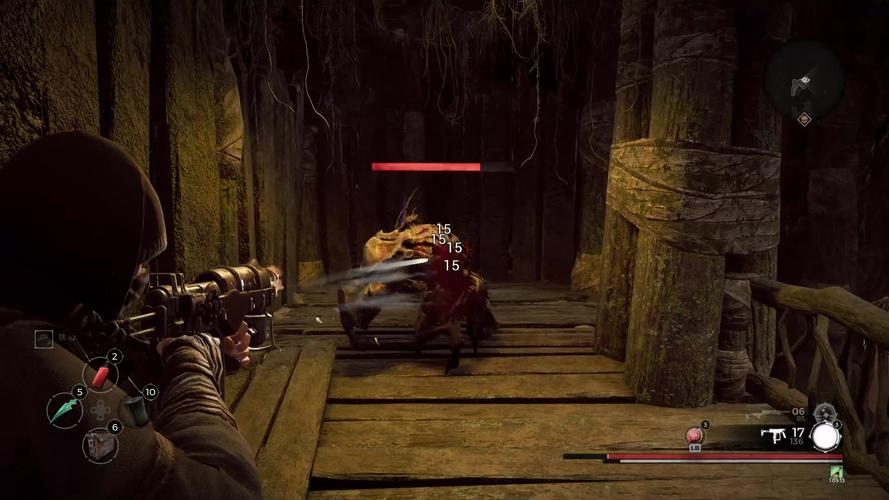Viewport: 889px width, 500px height.
Task: Click the small square icon above quick wheel
Action: coord(43,339)
